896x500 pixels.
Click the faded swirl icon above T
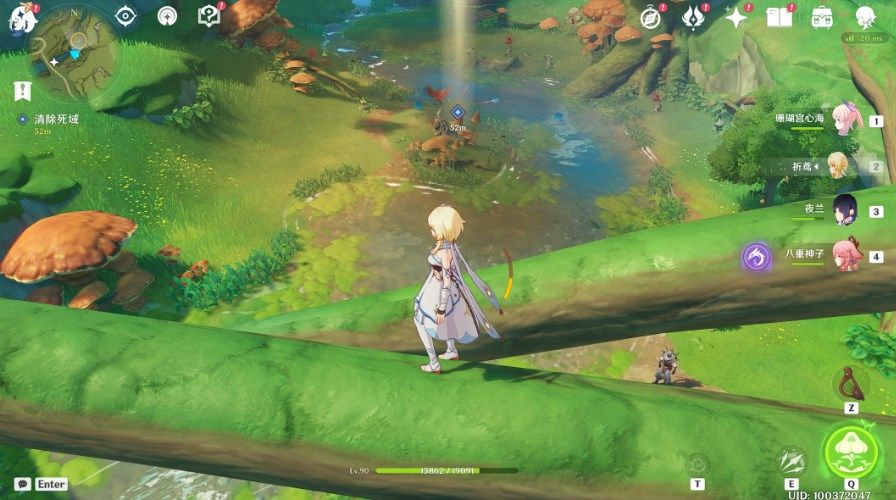point(697,463)
